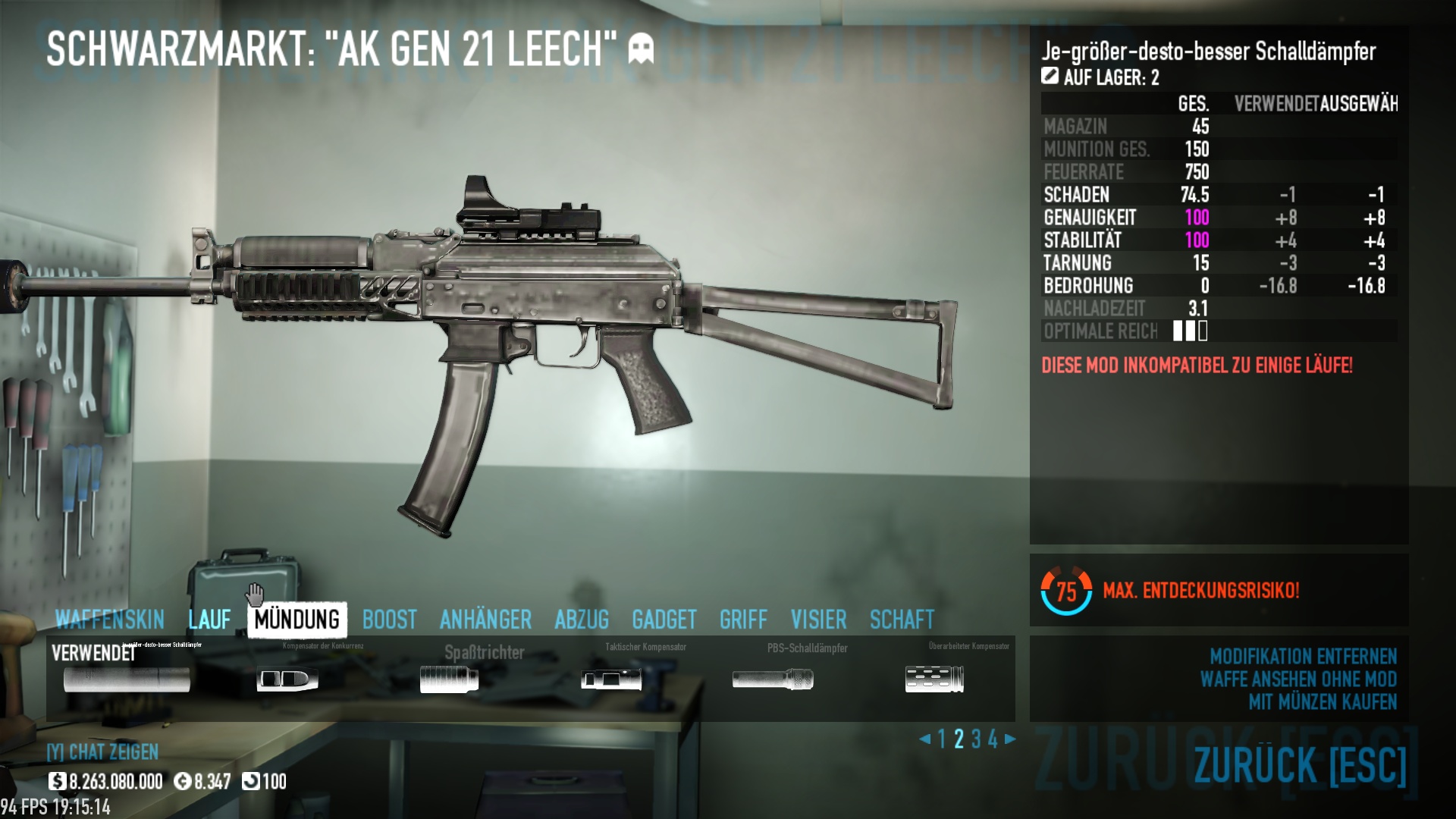Screen dimensions: 1456x819
Task: Pick the Spaßtrichter muzzle mod
Action: click(x=449, y=679)
